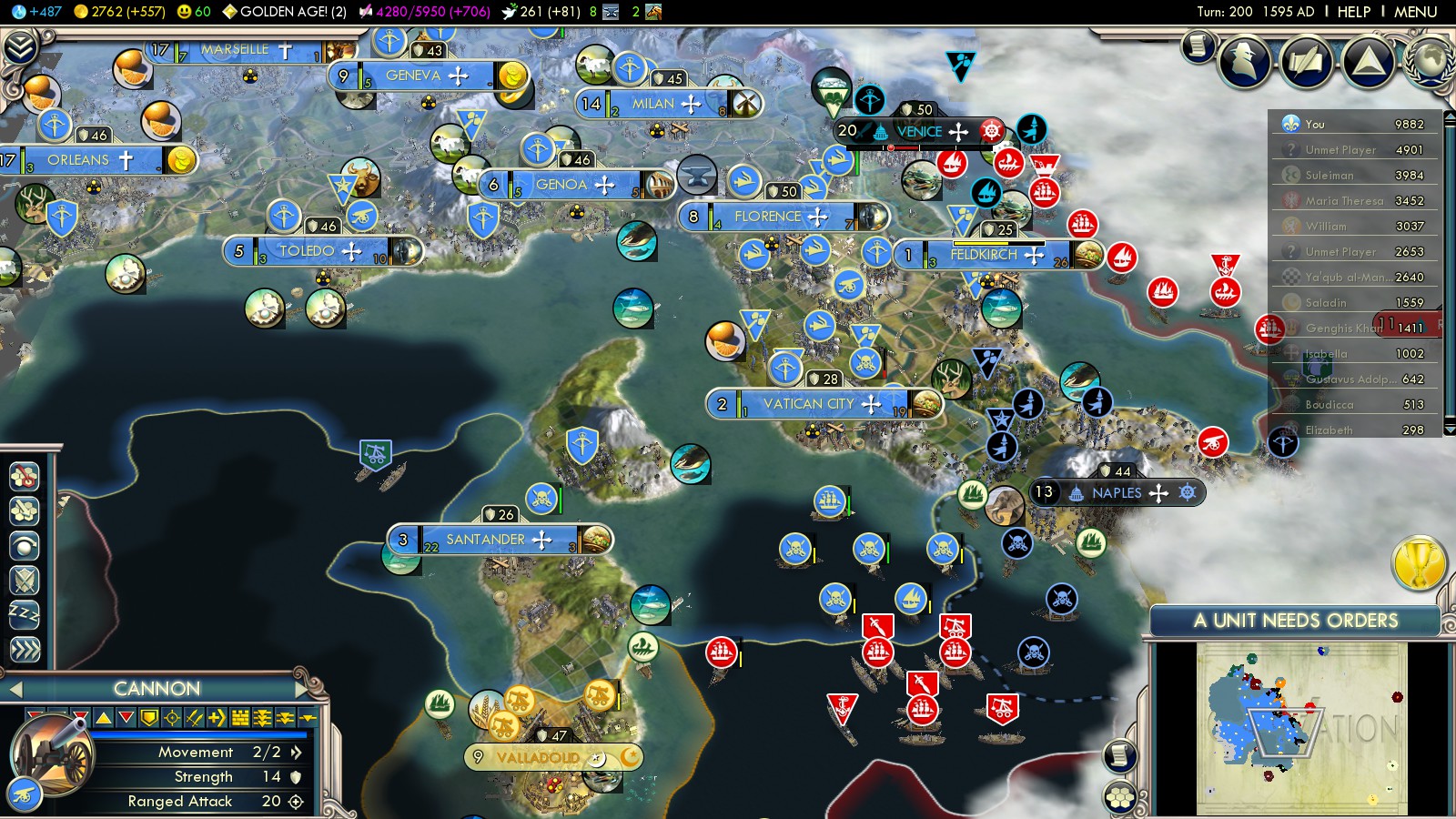The height and width of the screenshot is (819, 1456).
Task: Open the gold trophy victory notification
Action: pyautogui.click(x=1419, y=562)
